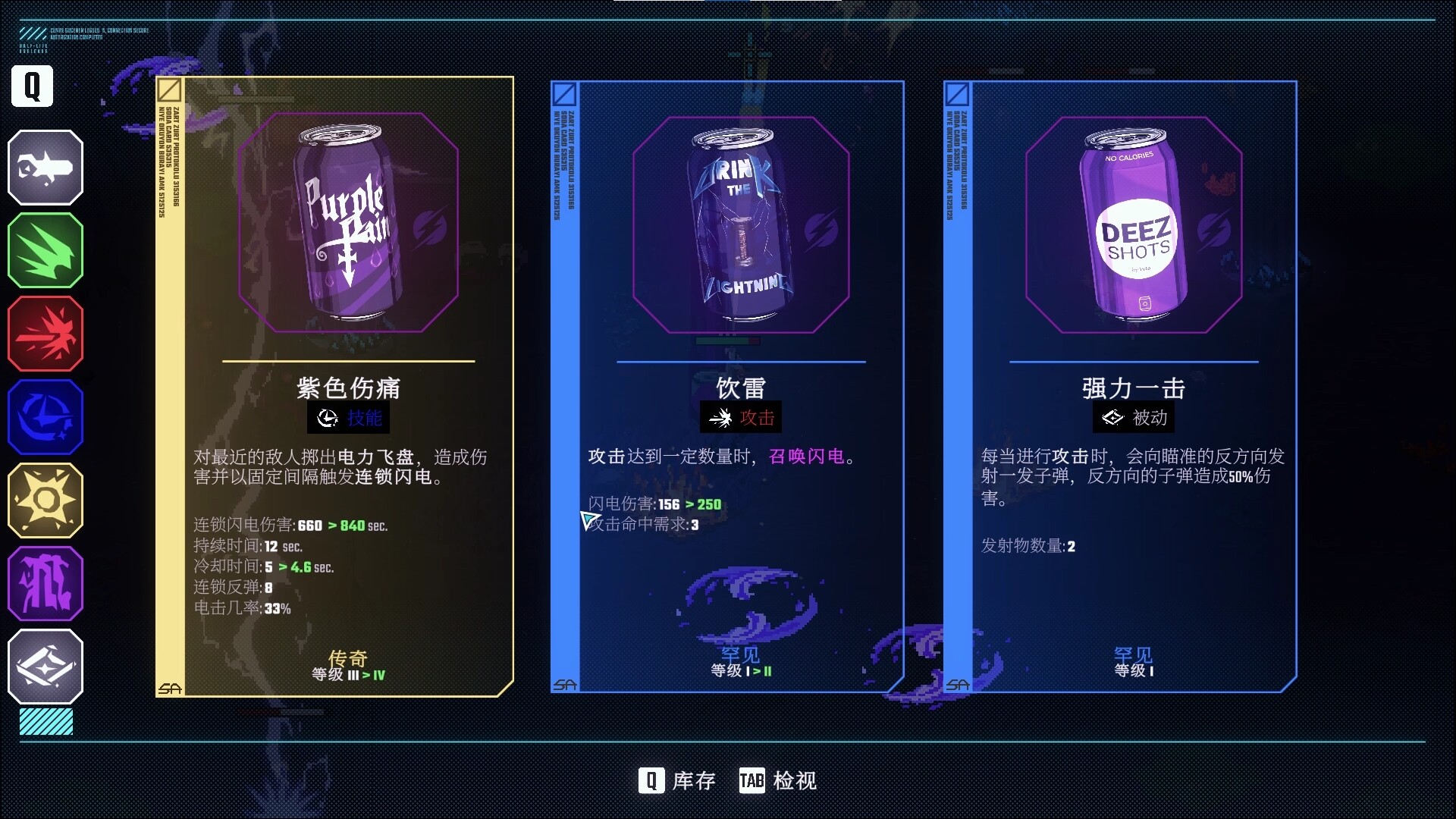Screen dimensions: 1456x819
Task: Click the 技能 skill badge on 紫色伤痛 card
Action: pos(347,417)
